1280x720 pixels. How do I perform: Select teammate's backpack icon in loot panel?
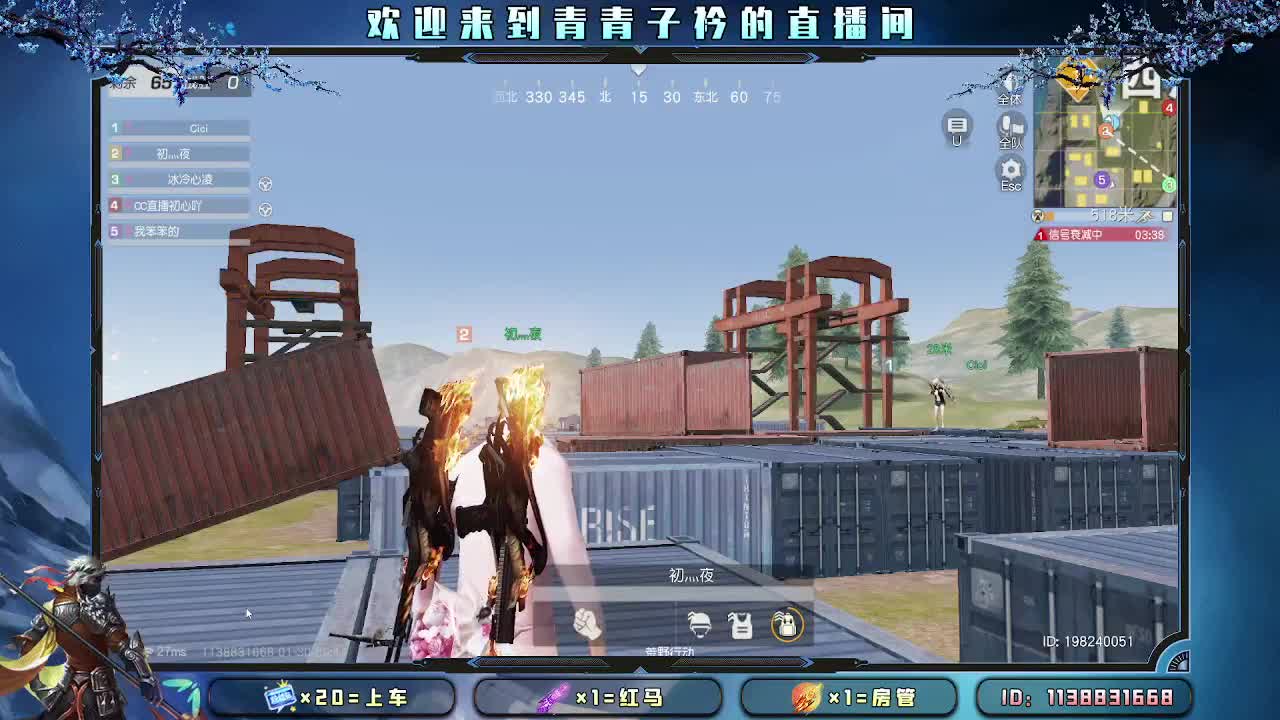pyautogui.click(x=787, y=623)
